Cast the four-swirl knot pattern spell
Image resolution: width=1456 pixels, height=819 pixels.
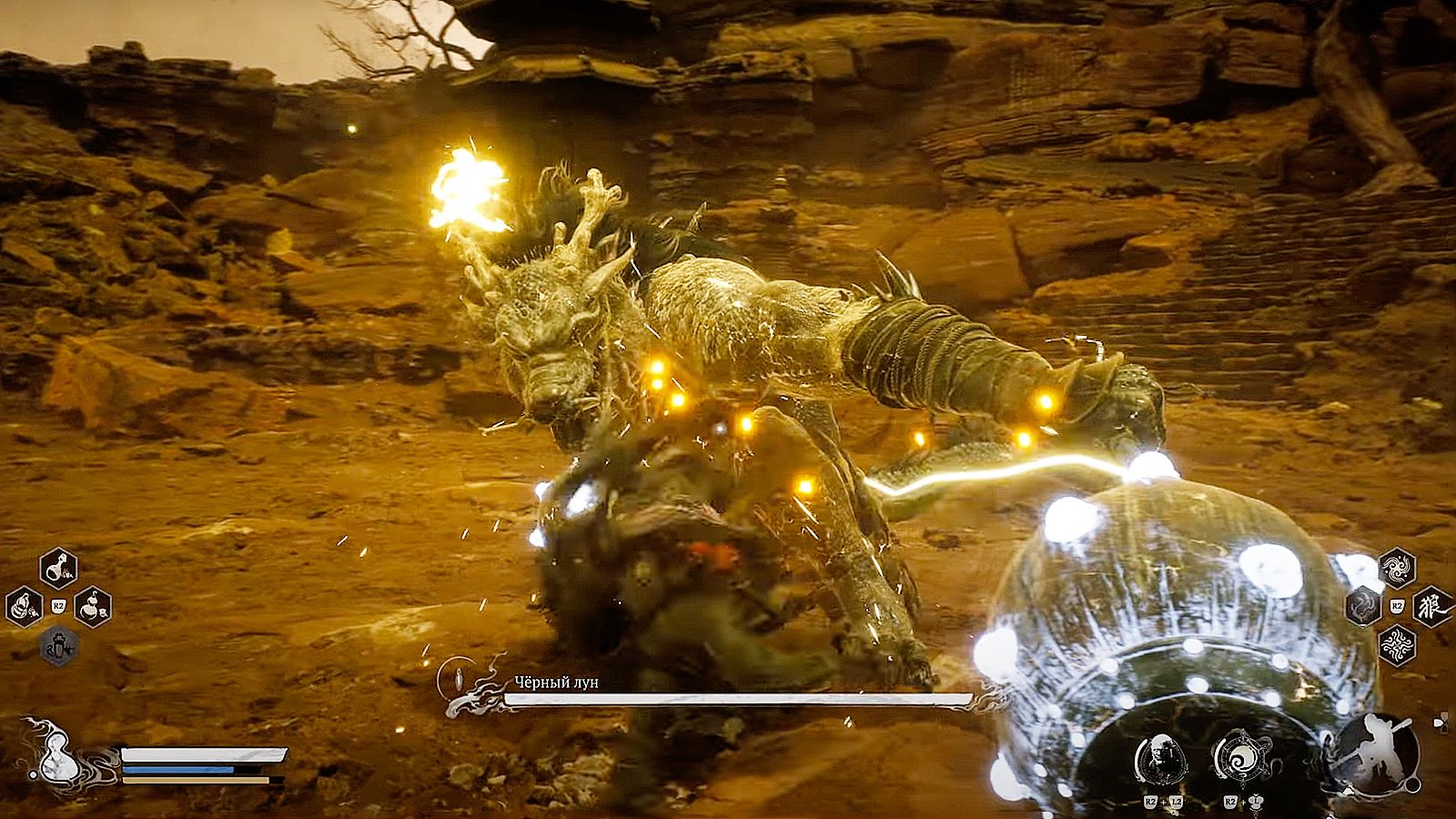(x=1396, y=645)
